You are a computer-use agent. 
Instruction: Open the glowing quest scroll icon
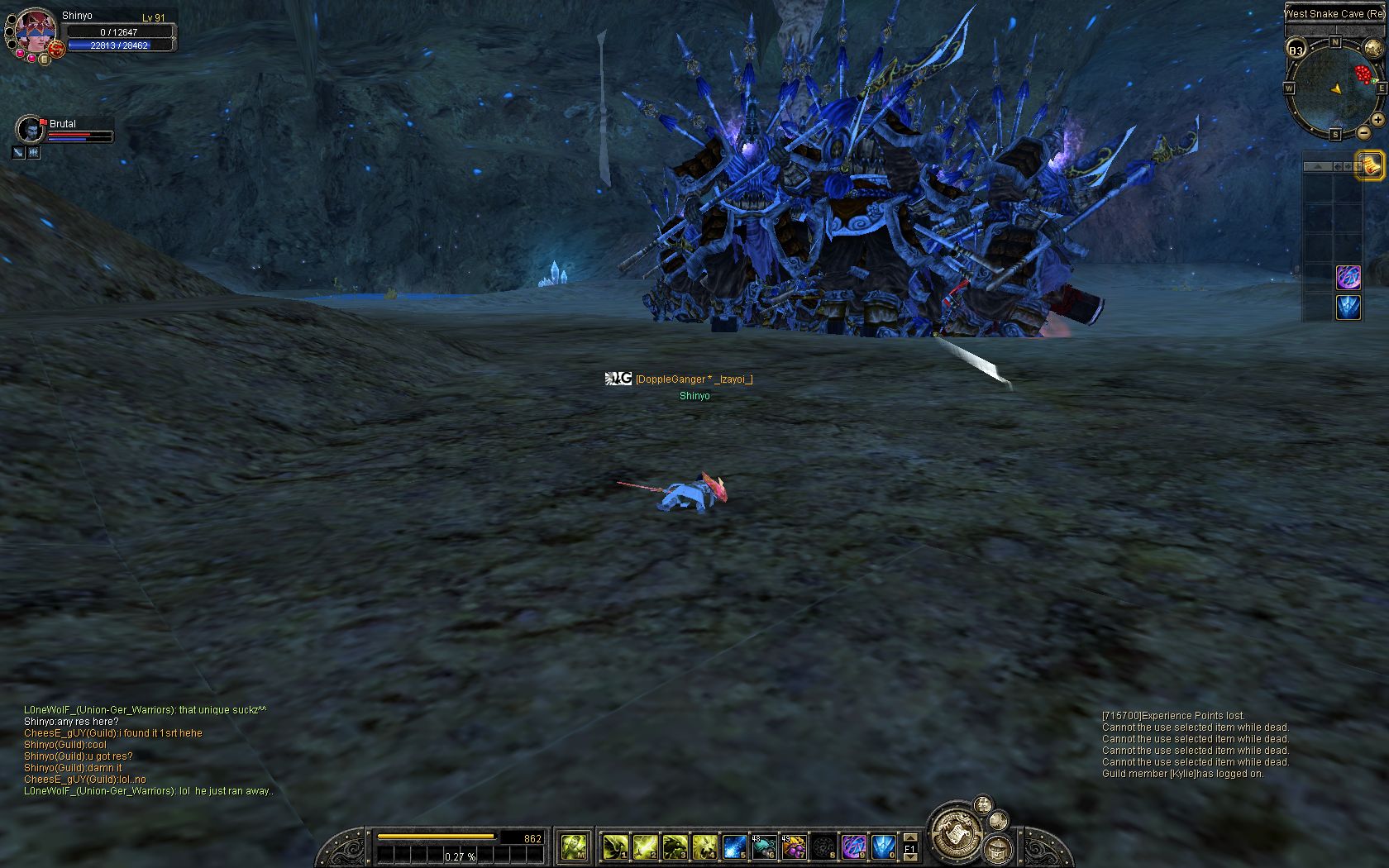coord(1369,165)
